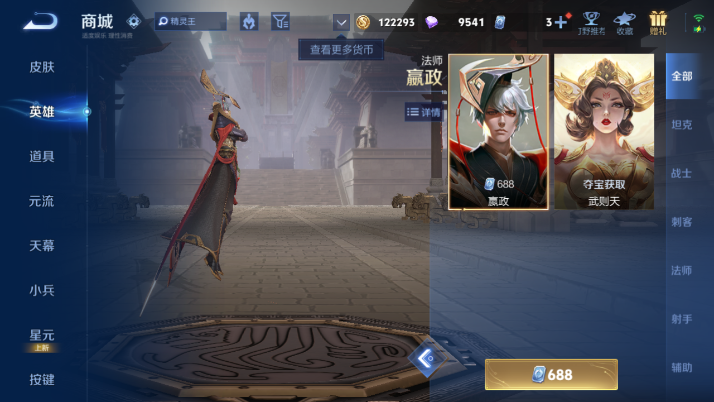The height and width of the screenshot is (402, 714).
Task: Go back with the top-left arrow
Action: click(40, 21)
